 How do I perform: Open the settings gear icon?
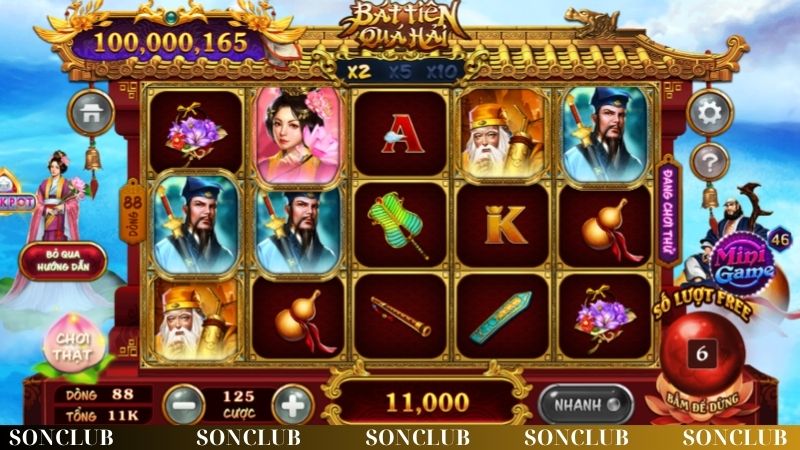tap(711, 112)
